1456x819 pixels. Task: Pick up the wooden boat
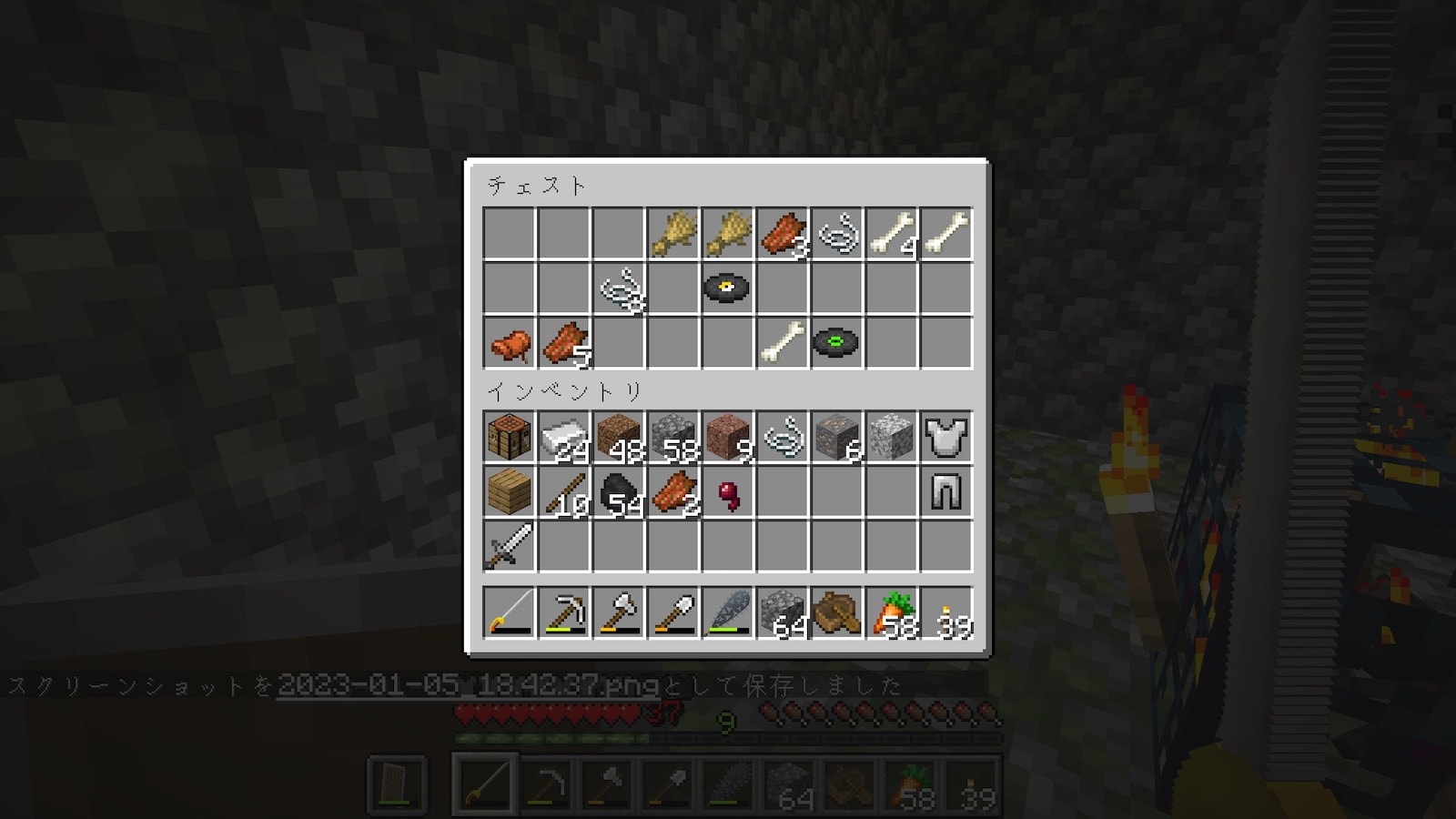point(837,612)
